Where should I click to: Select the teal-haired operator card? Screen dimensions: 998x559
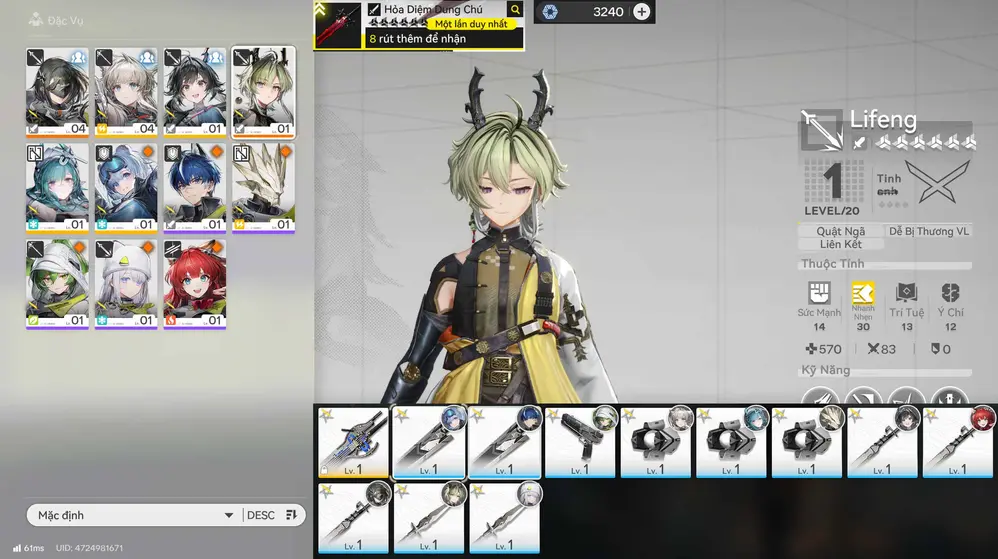click(57, 188)
